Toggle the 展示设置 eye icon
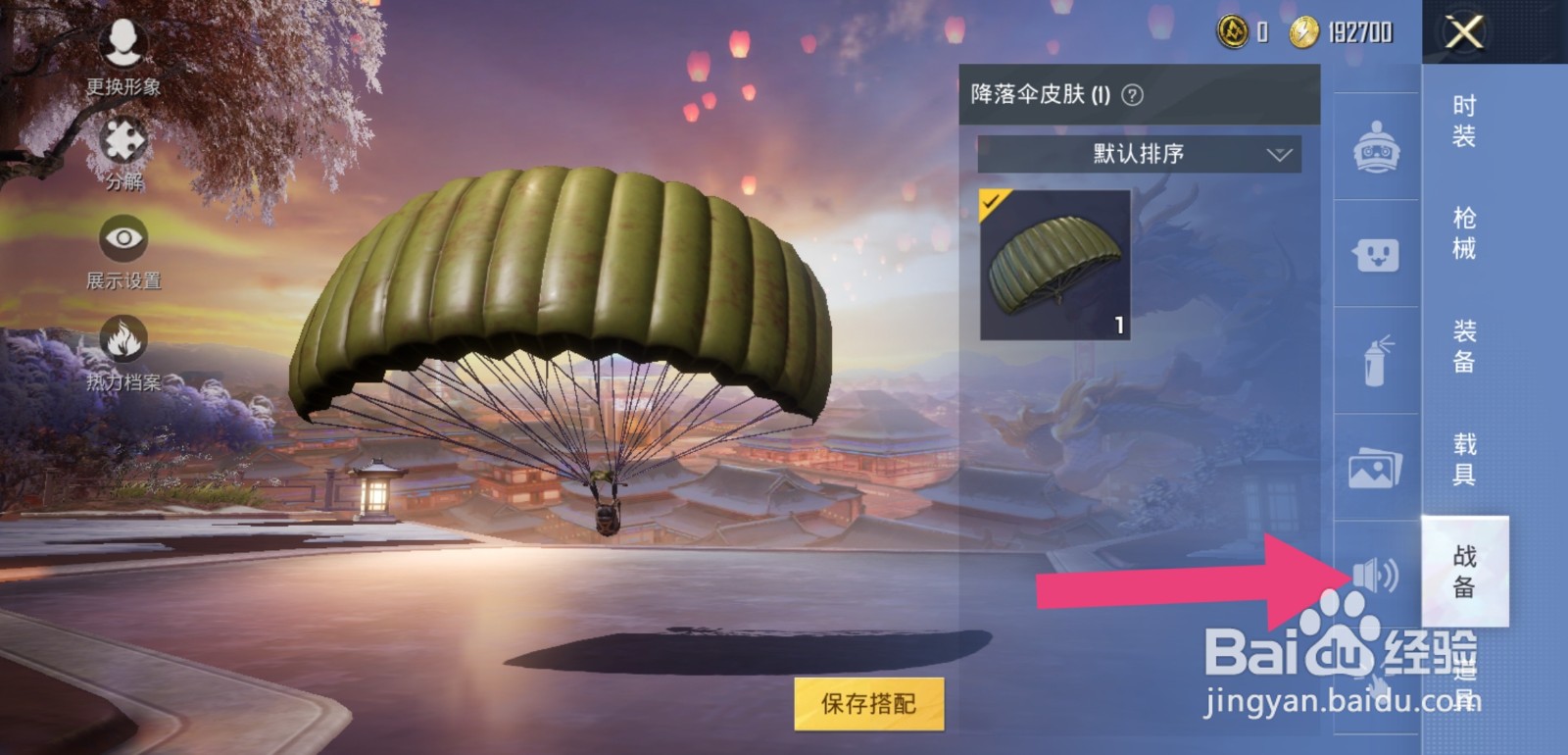 tap(122, 238)
